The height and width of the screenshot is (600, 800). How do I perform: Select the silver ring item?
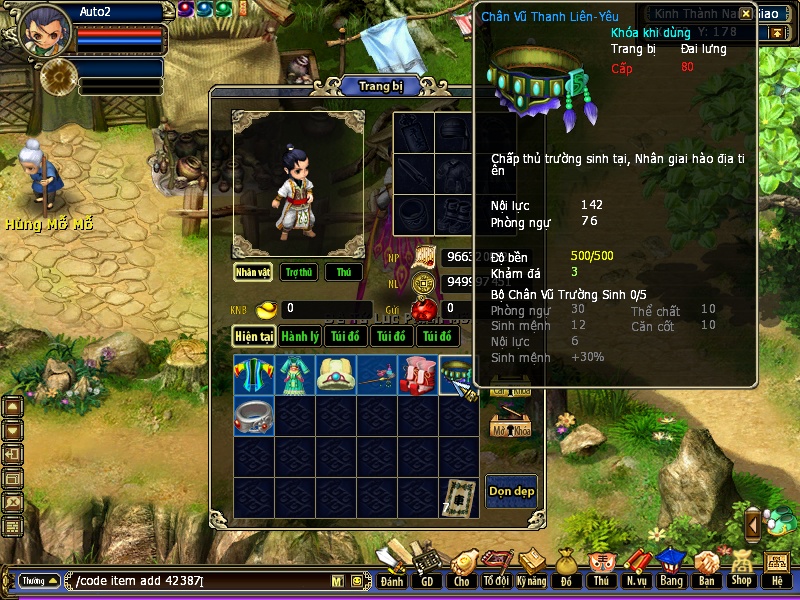coord(254,415)
